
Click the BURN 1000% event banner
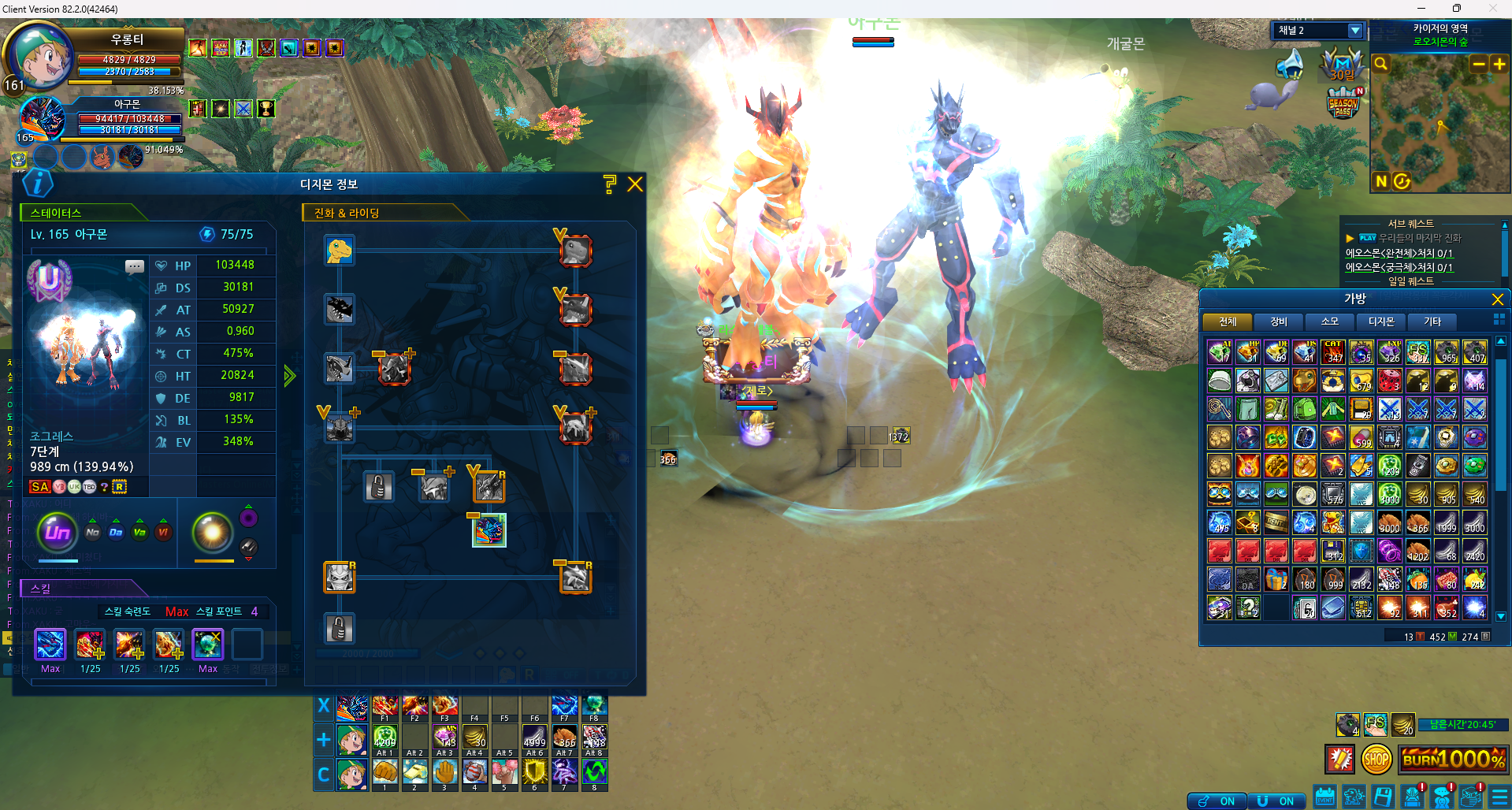1454,760
